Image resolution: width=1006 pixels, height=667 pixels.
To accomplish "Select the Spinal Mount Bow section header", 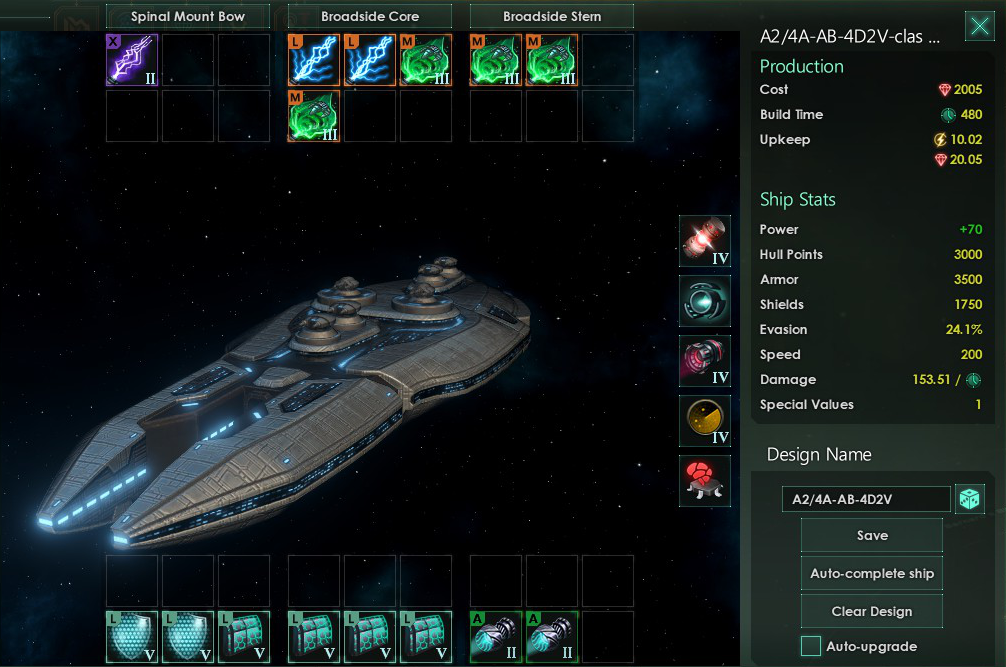I will pyautogui.click(x=187, y=16).
